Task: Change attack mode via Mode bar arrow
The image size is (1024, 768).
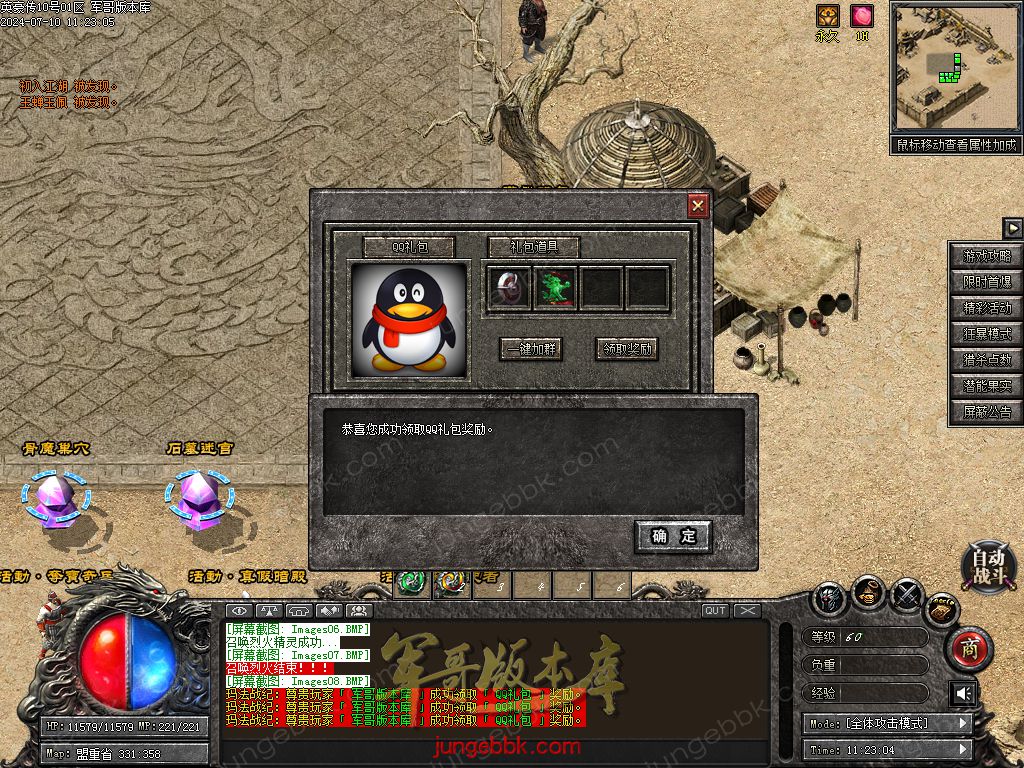Action: (963, 723)
